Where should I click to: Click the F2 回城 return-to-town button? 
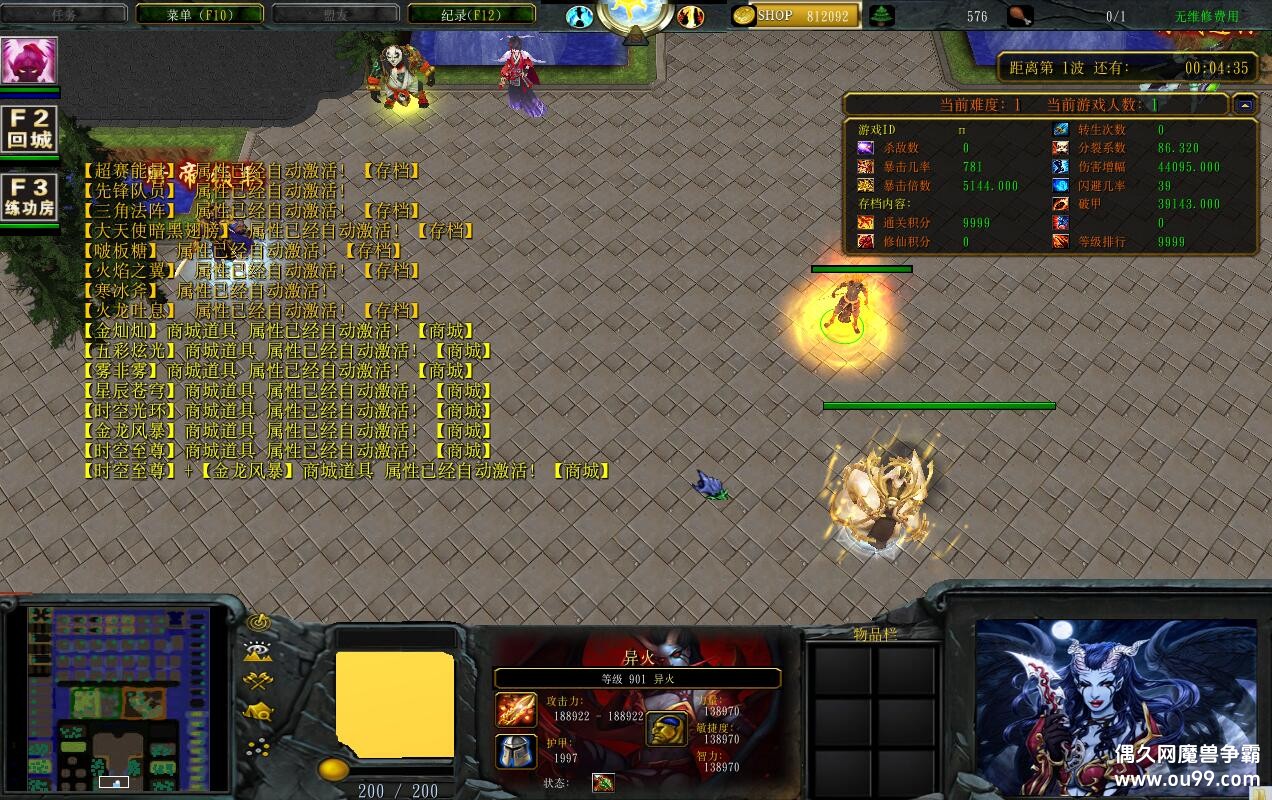(x=29, y=129)
